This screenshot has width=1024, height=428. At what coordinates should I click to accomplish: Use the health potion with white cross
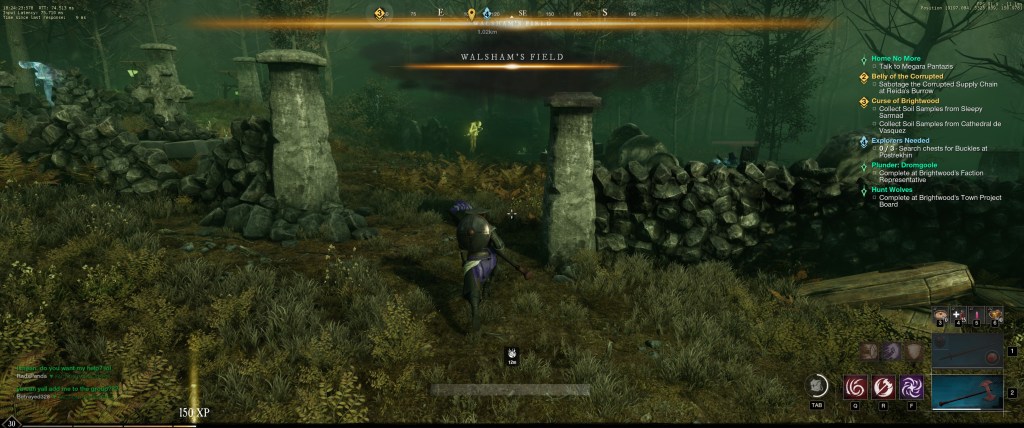(958, 316)
